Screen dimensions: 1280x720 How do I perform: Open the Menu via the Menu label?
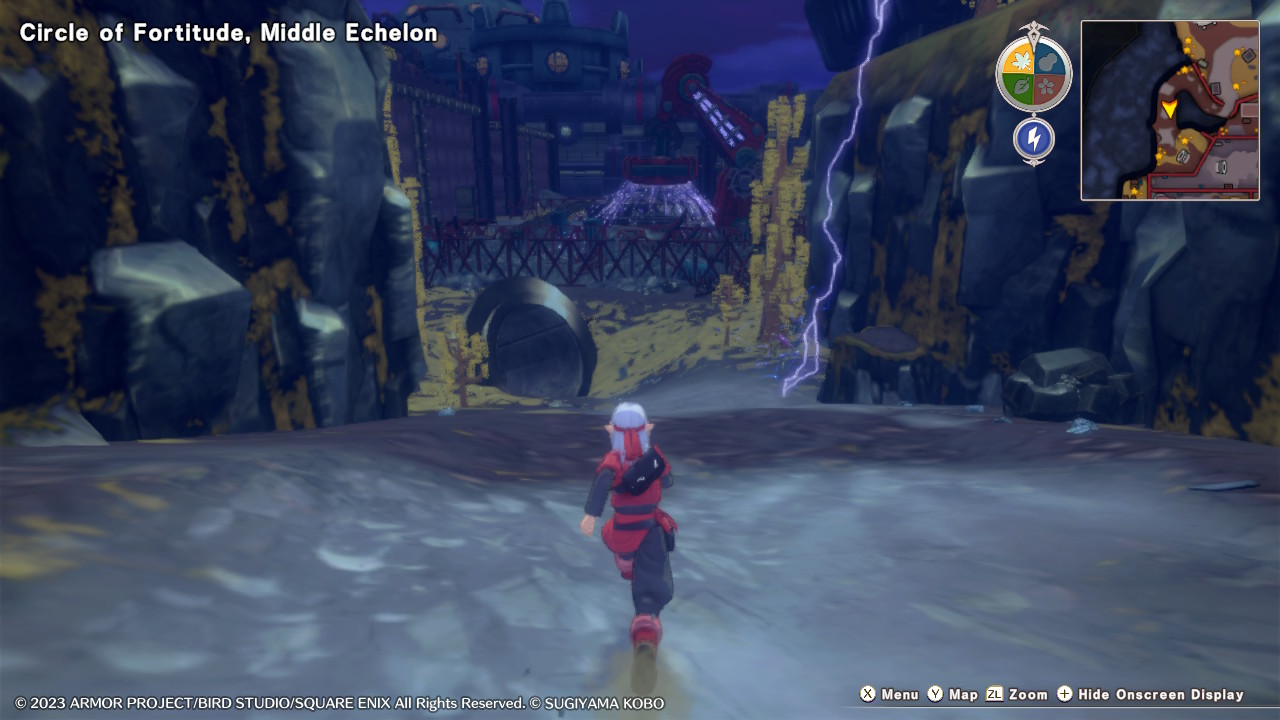(899, 694)
